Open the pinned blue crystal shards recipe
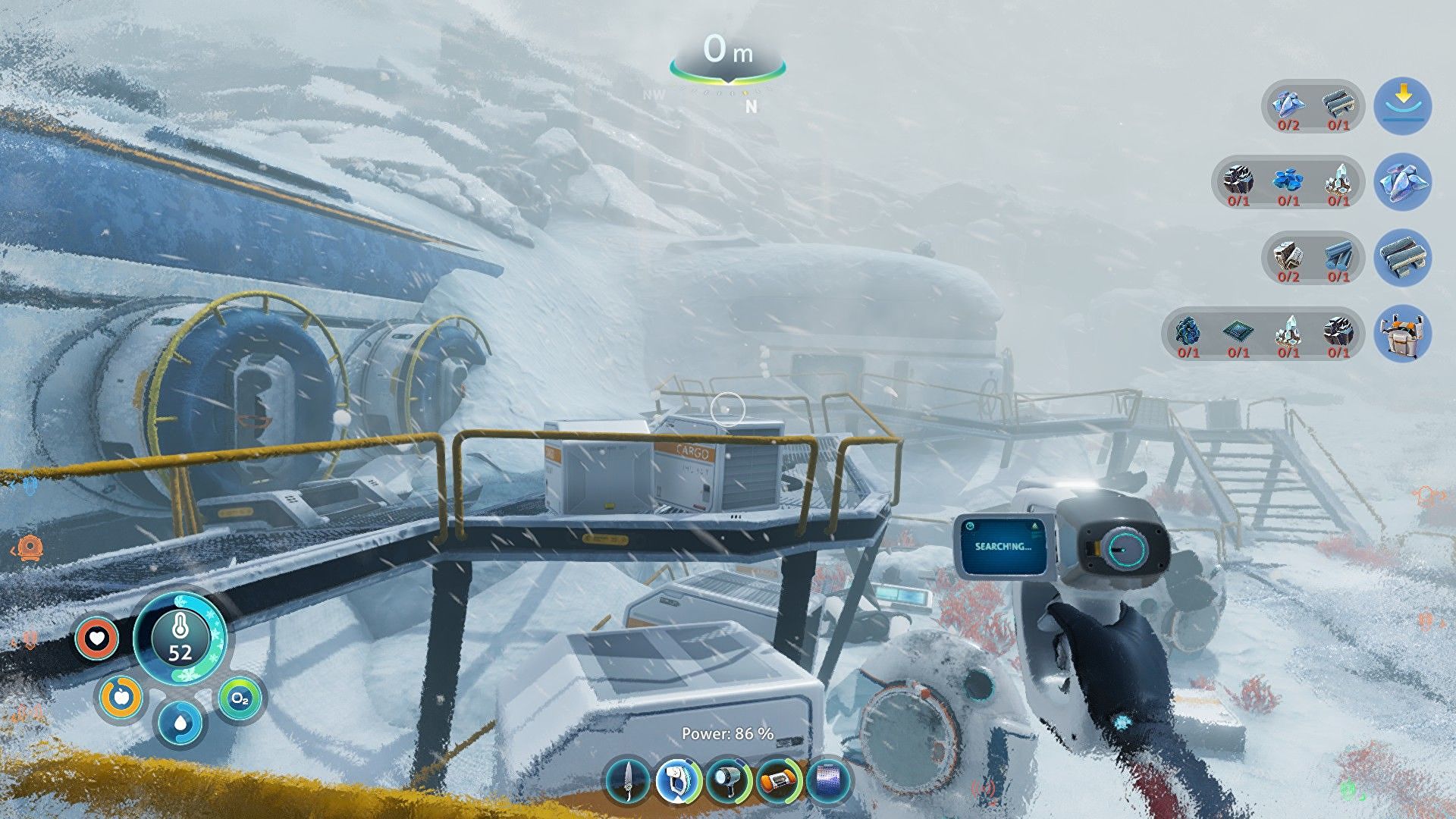Screen dimensions: 1456x819 tap(1402, 182)
